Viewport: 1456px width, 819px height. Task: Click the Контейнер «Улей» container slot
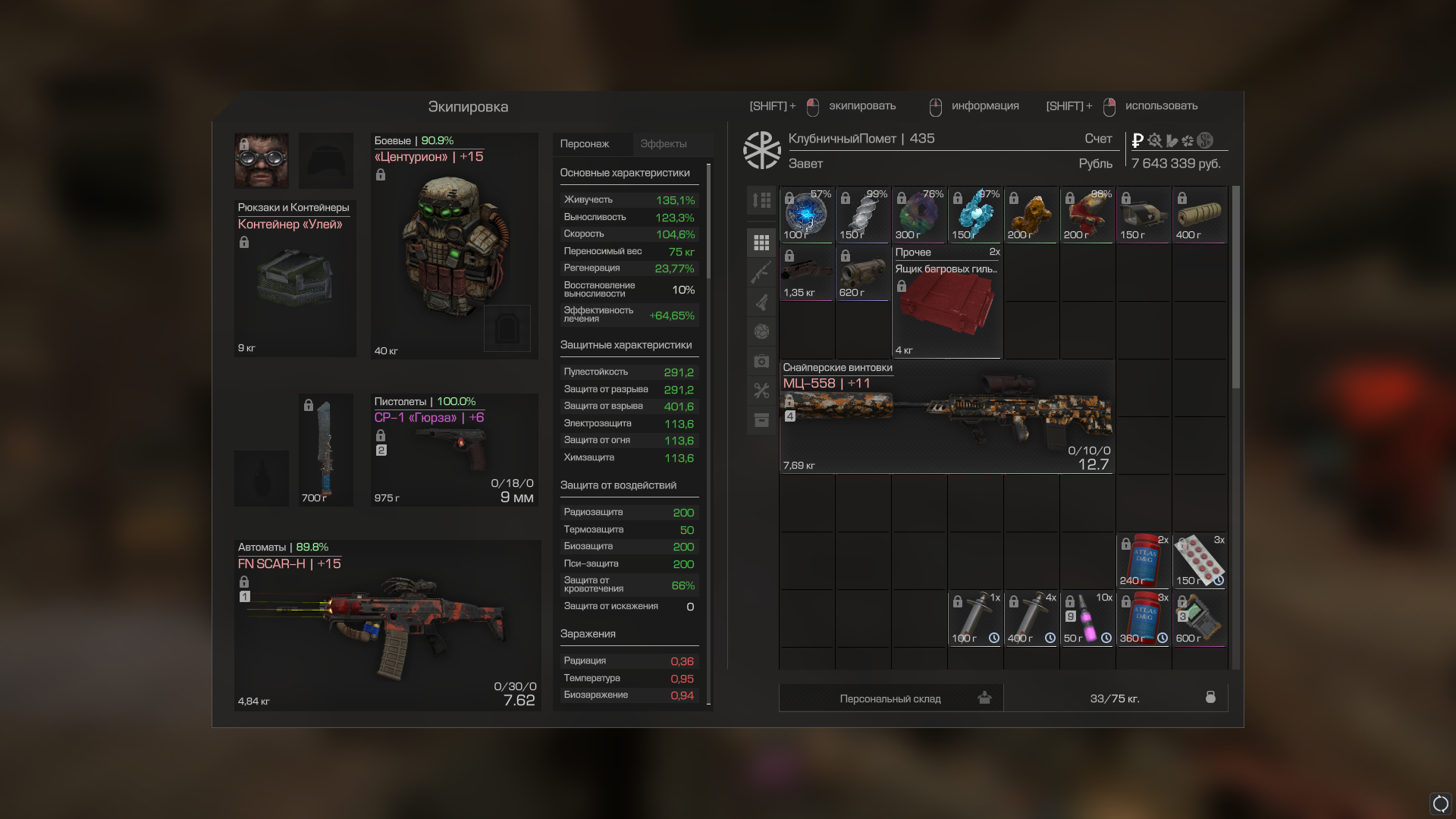pos(294,278)
